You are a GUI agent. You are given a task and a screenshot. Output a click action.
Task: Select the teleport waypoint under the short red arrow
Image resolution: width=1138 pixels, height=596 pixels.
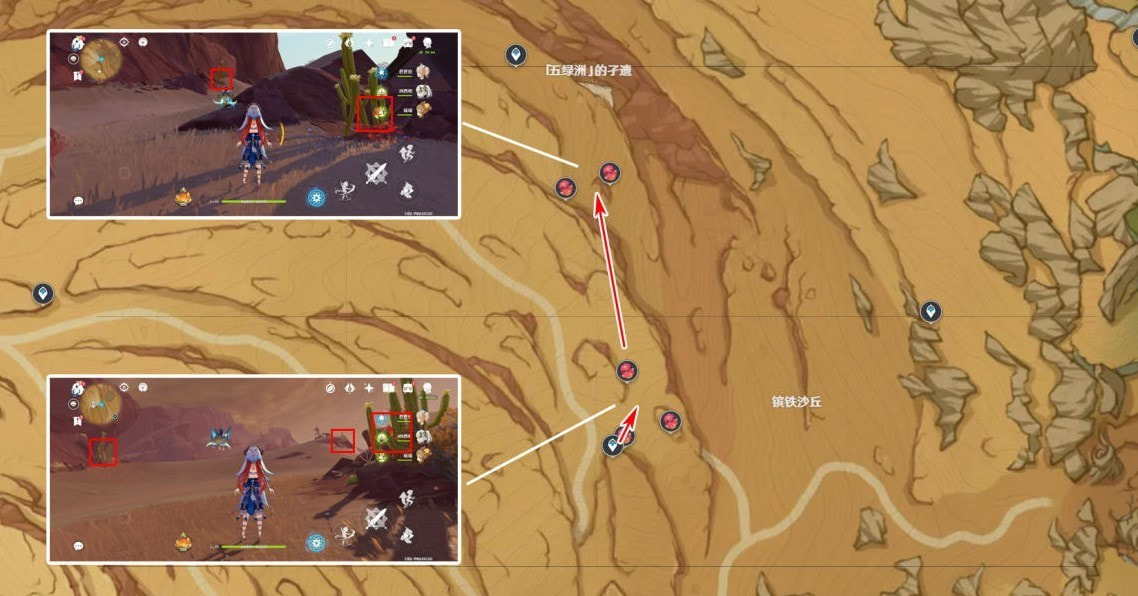coord(613,445)
